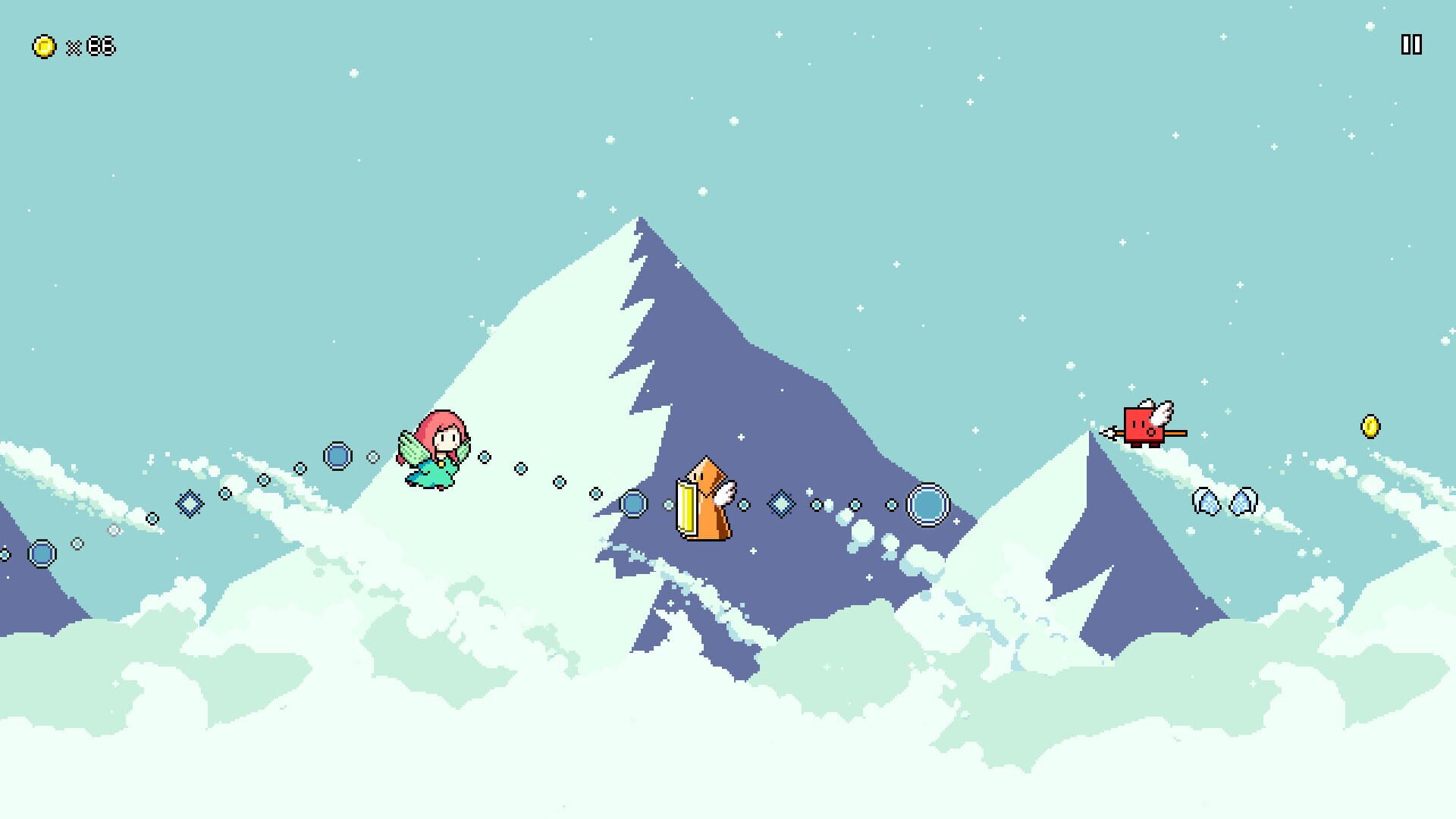The height and width of the screenshot is (819, 1456).
Task: Click the fairy's green wings
Action: [413, 451]
